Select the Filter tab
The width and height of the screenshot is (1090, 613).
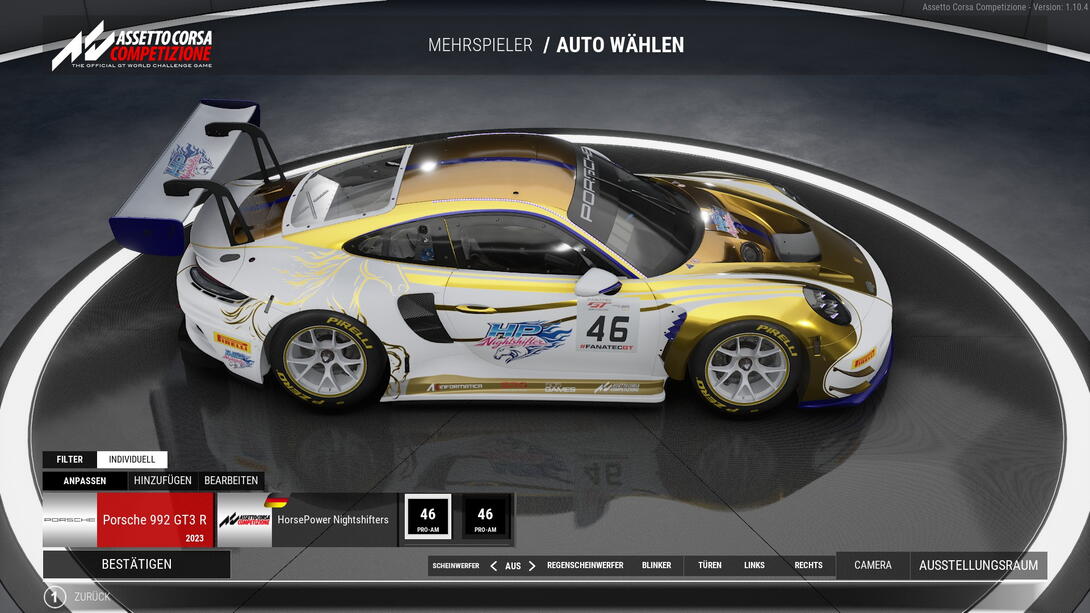pyautogui.click(x=70, y=460)
